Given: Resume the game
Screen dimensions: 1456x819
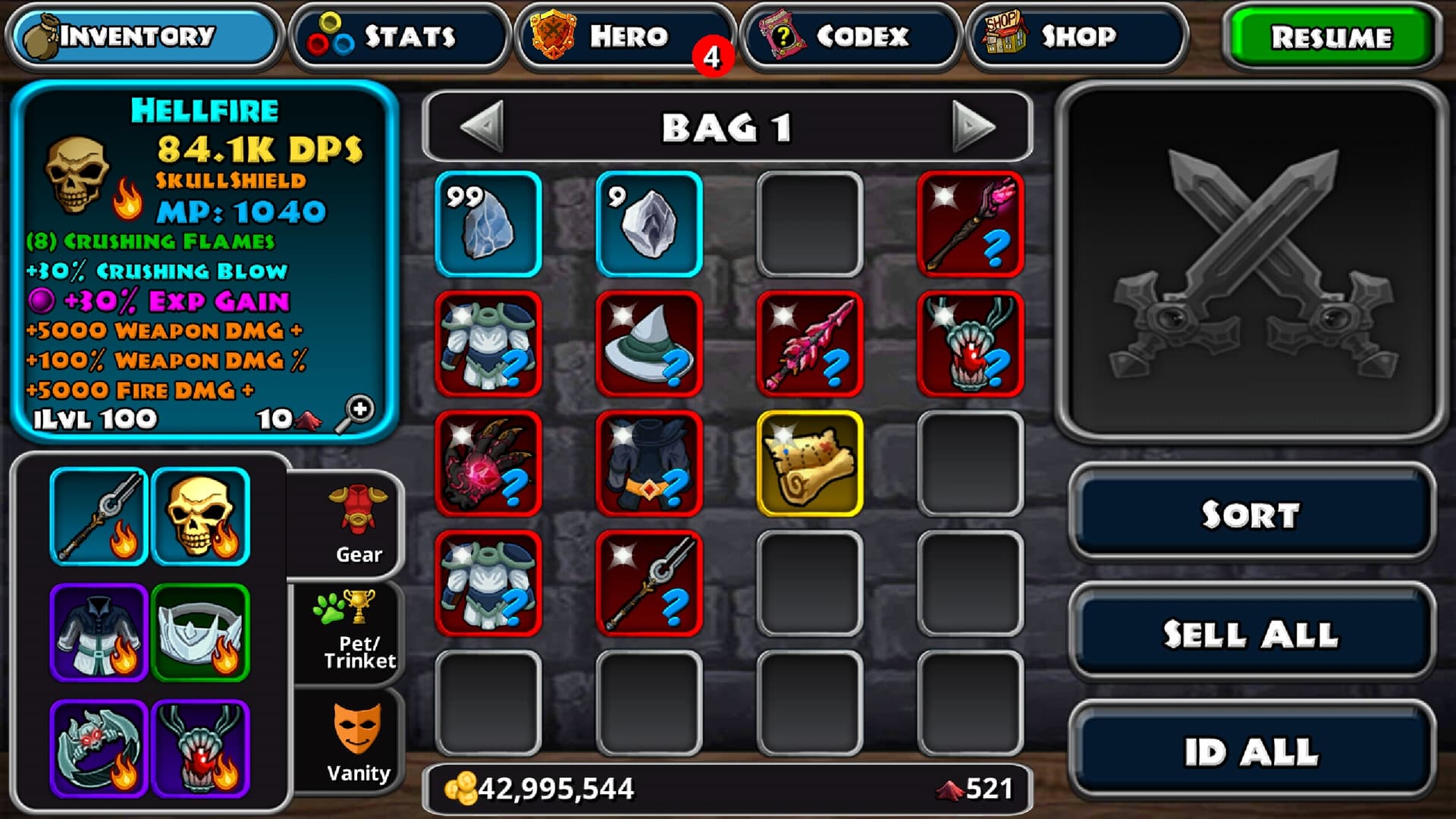Looking at the screenshot, I should 1332,36.
